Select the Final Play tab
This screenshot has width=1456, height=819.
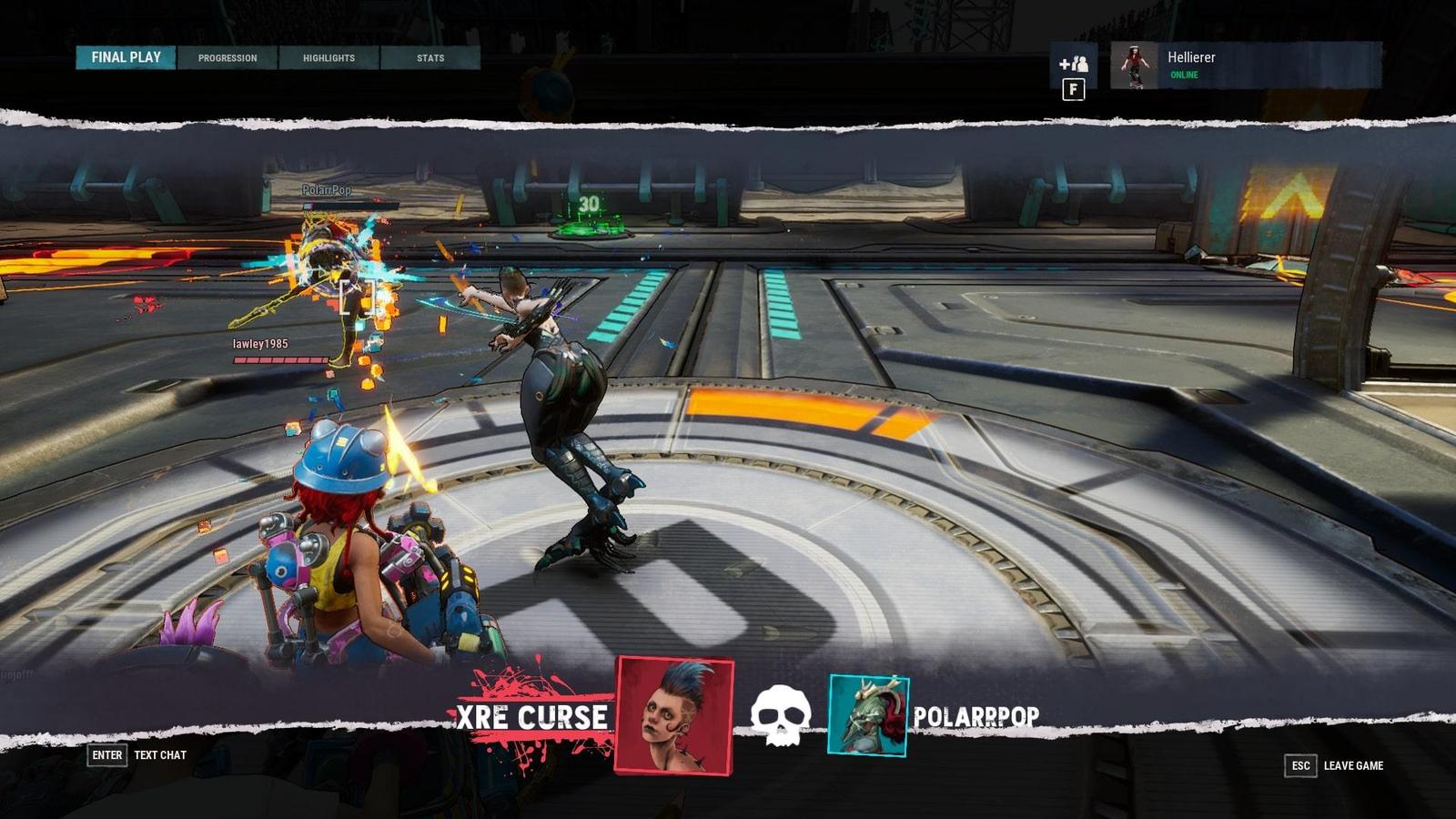(x=126, y=57)
